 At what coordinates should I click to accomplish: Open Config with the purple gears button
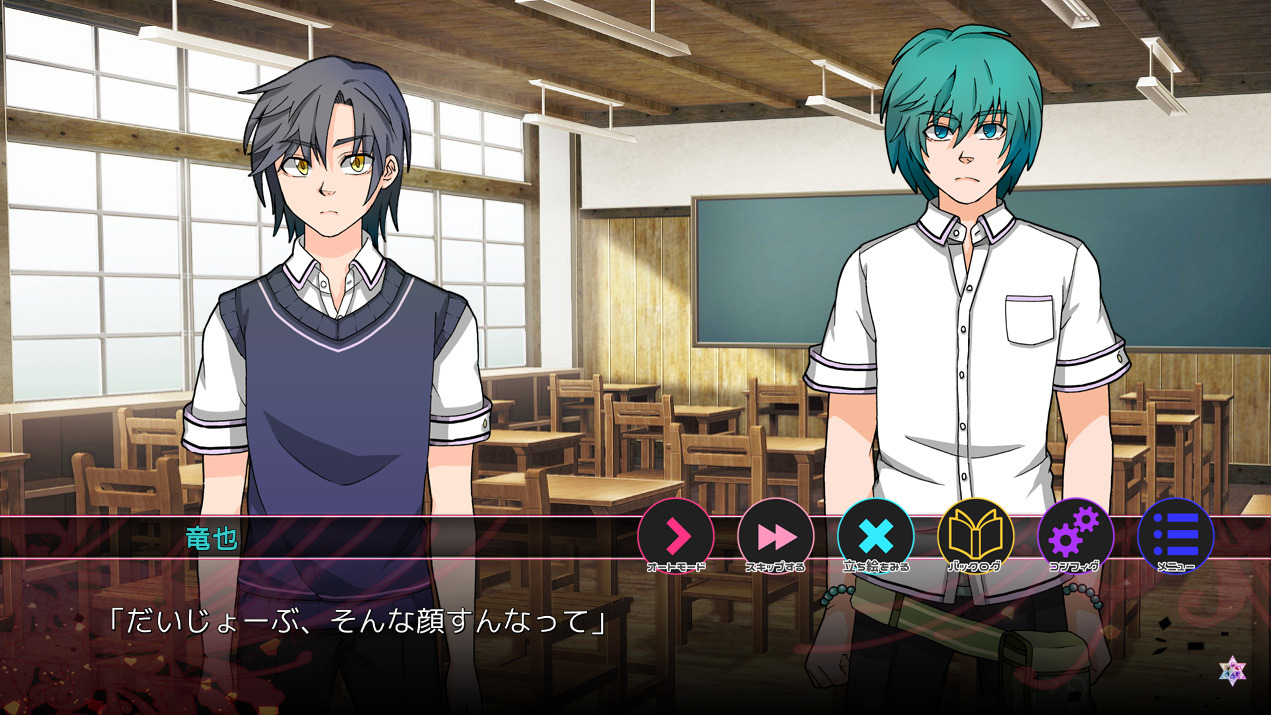point(1076,536)
